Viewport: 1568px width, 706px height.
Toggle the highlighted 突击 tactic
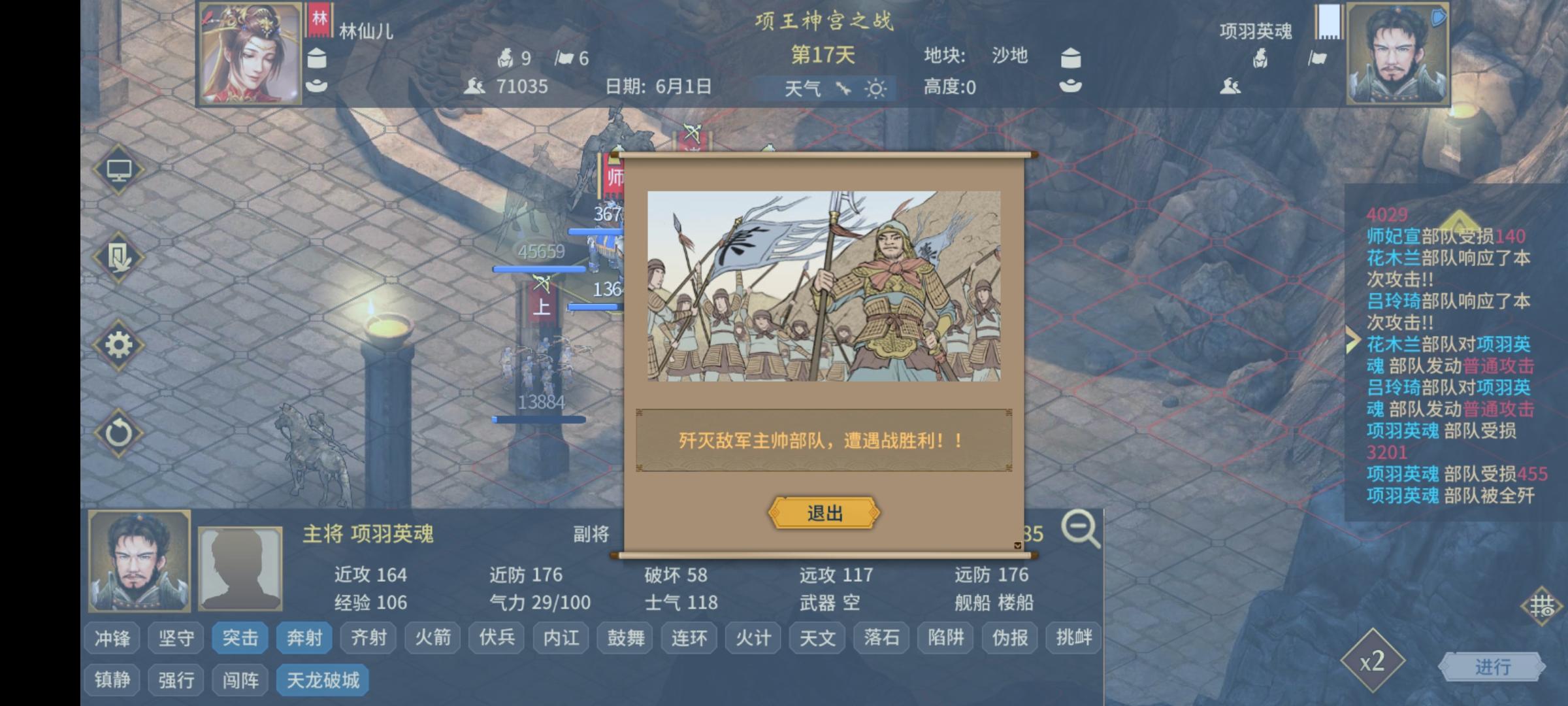(240, 637)
